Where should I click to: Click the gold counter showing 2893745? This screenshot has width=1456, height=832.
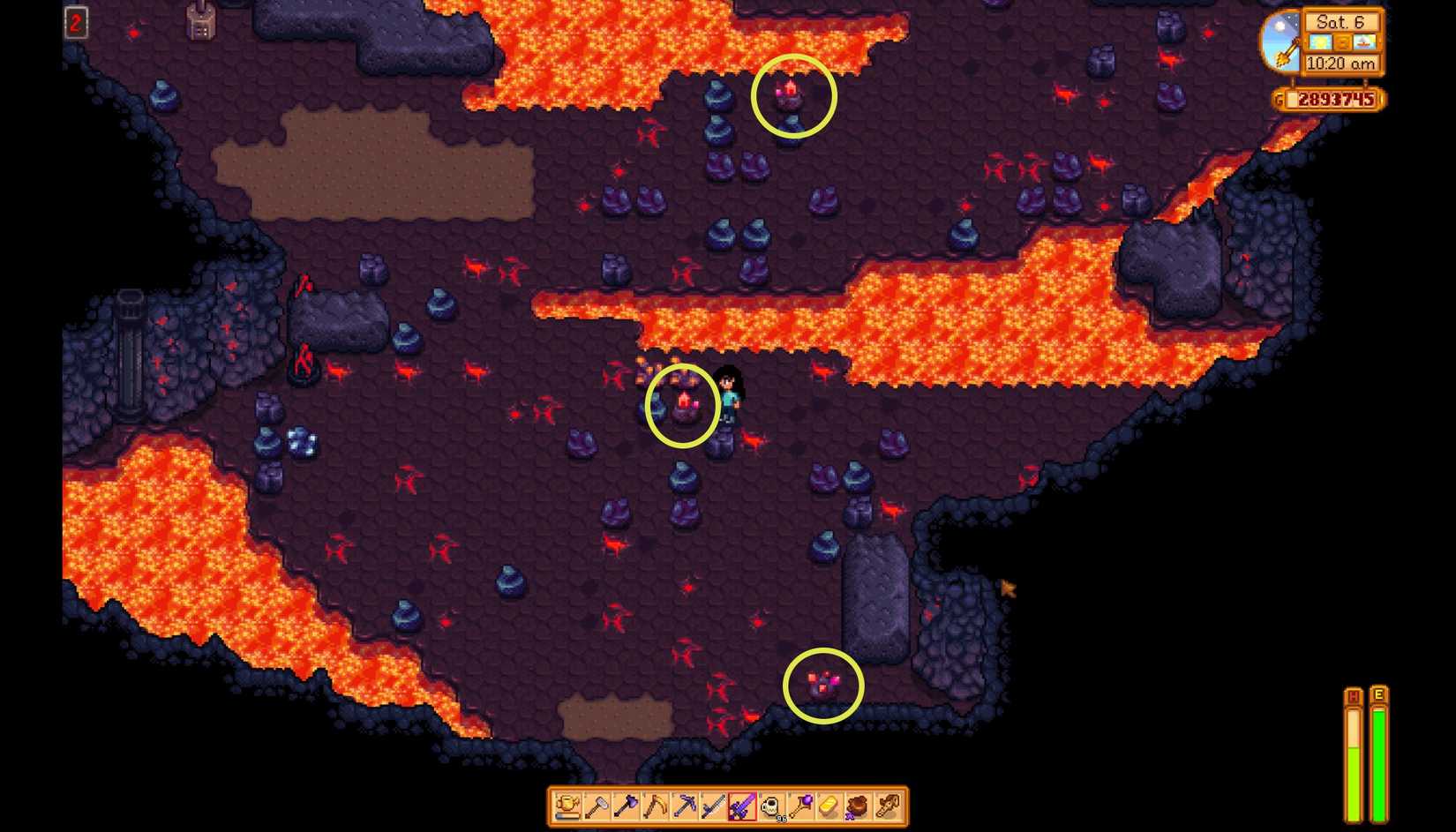pyautogui.click(x=1333, y=100)
